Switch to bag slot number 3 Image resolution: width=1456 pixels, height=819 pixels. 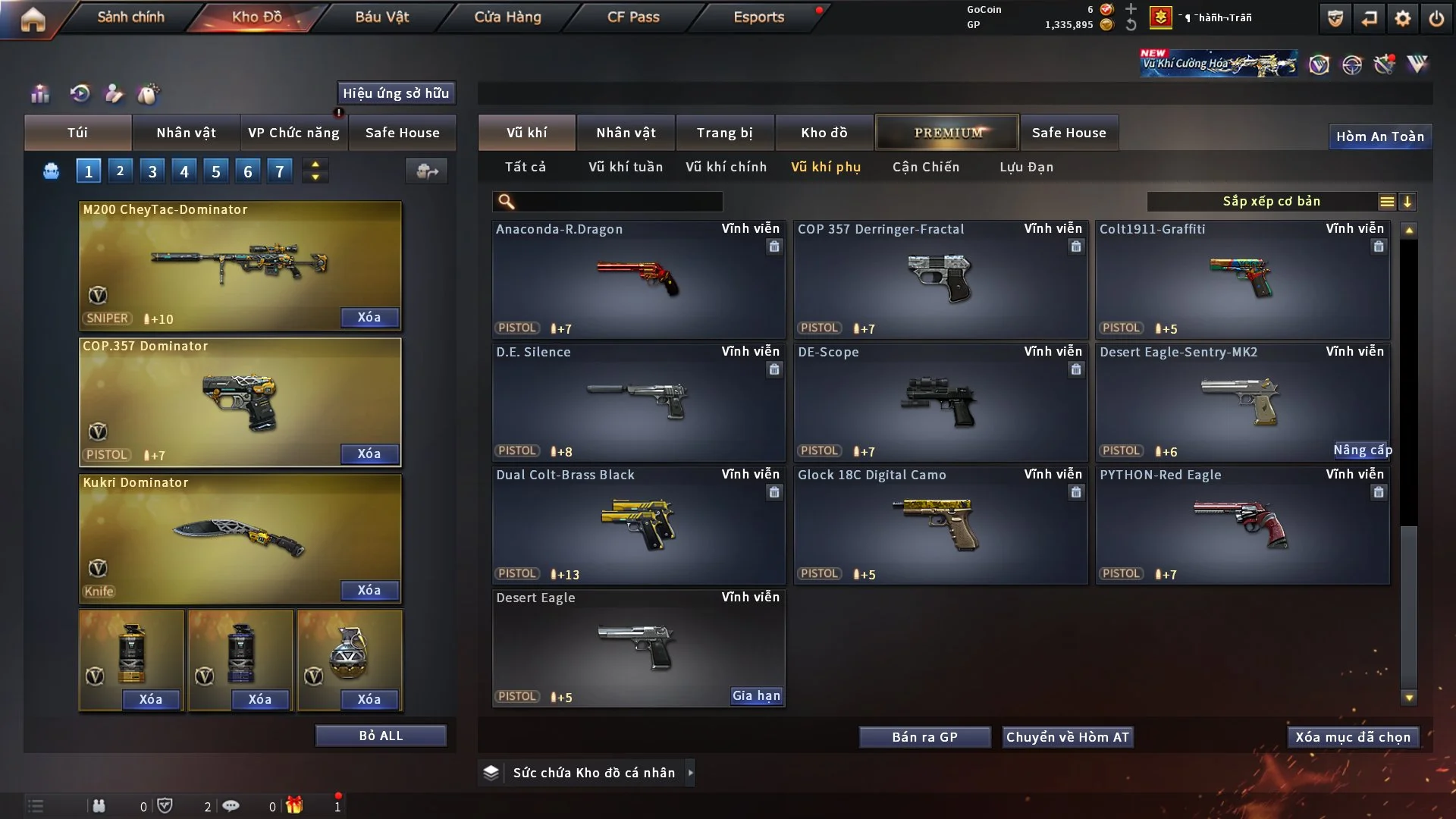coord(152,171)
